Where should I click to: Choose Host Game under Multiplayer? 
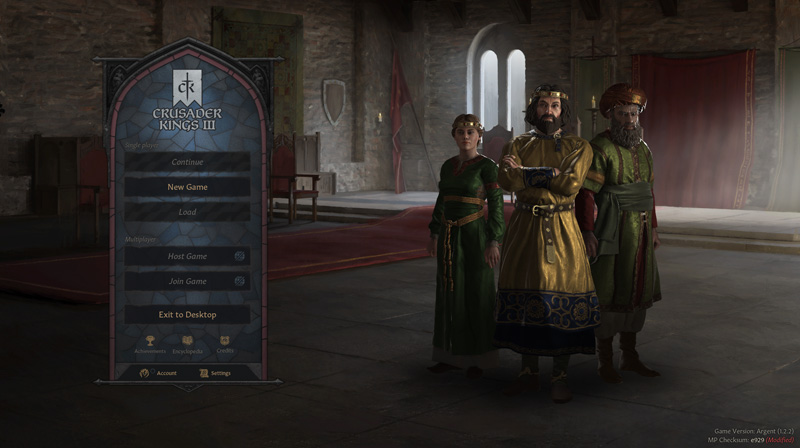click(x=187, y=256)
